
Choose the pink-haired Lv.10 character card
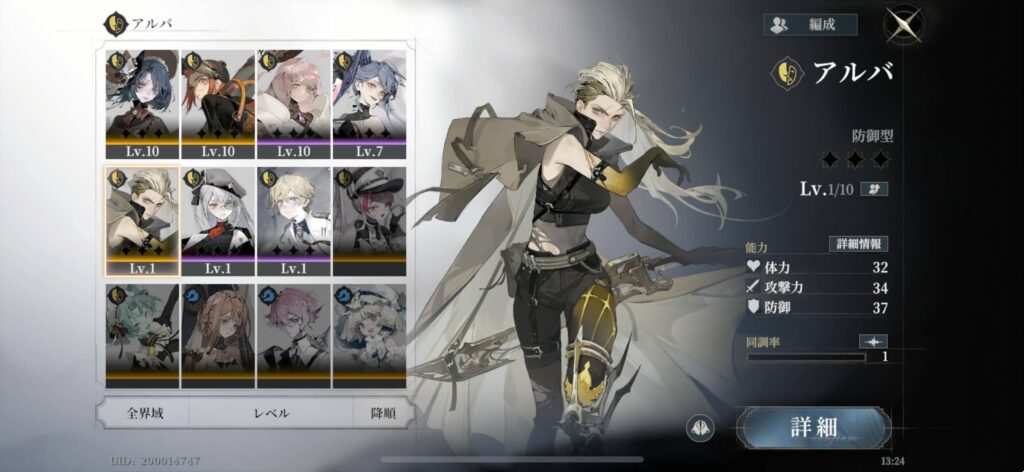click(x=293, y=103)
